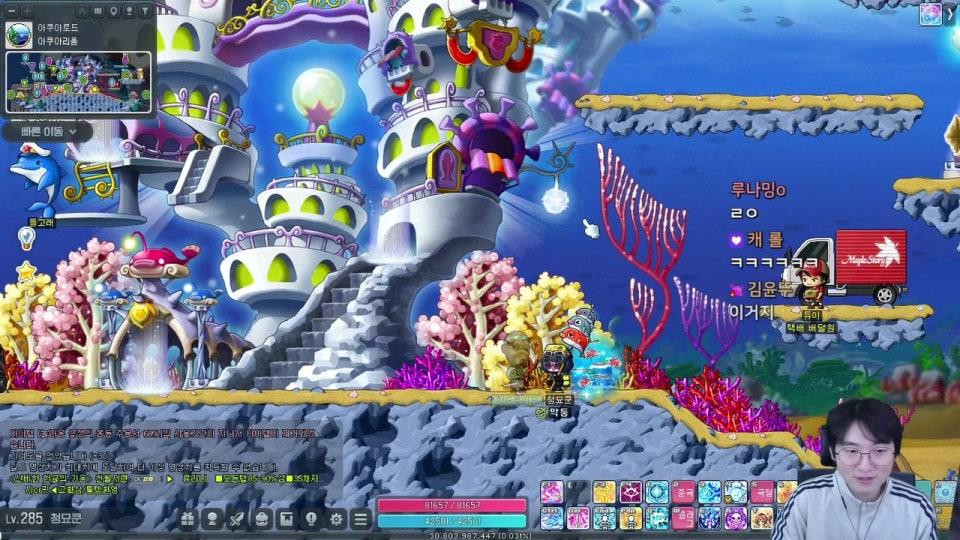Image resolution: width=960 pixels, height=540 pixels.
Task: Open the character info menu button
Action: (x=212, y=519)
